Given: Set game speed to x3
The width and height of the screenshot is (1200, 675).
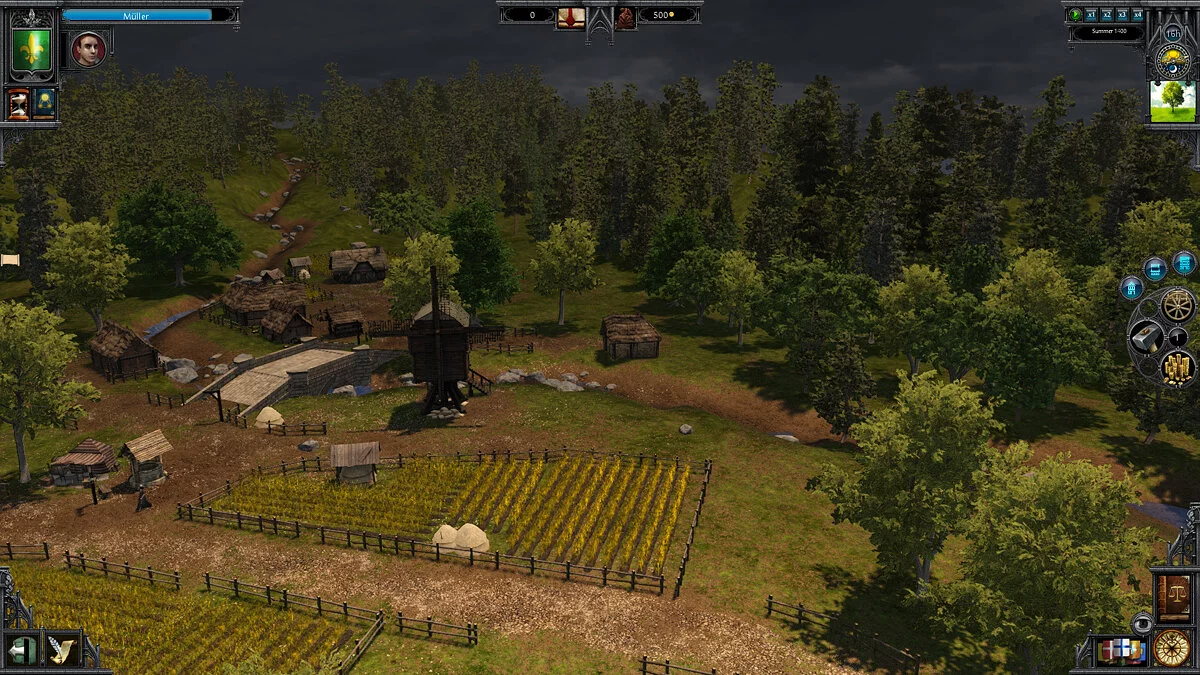Looking at the screenshot, I should coord(1121,15).
